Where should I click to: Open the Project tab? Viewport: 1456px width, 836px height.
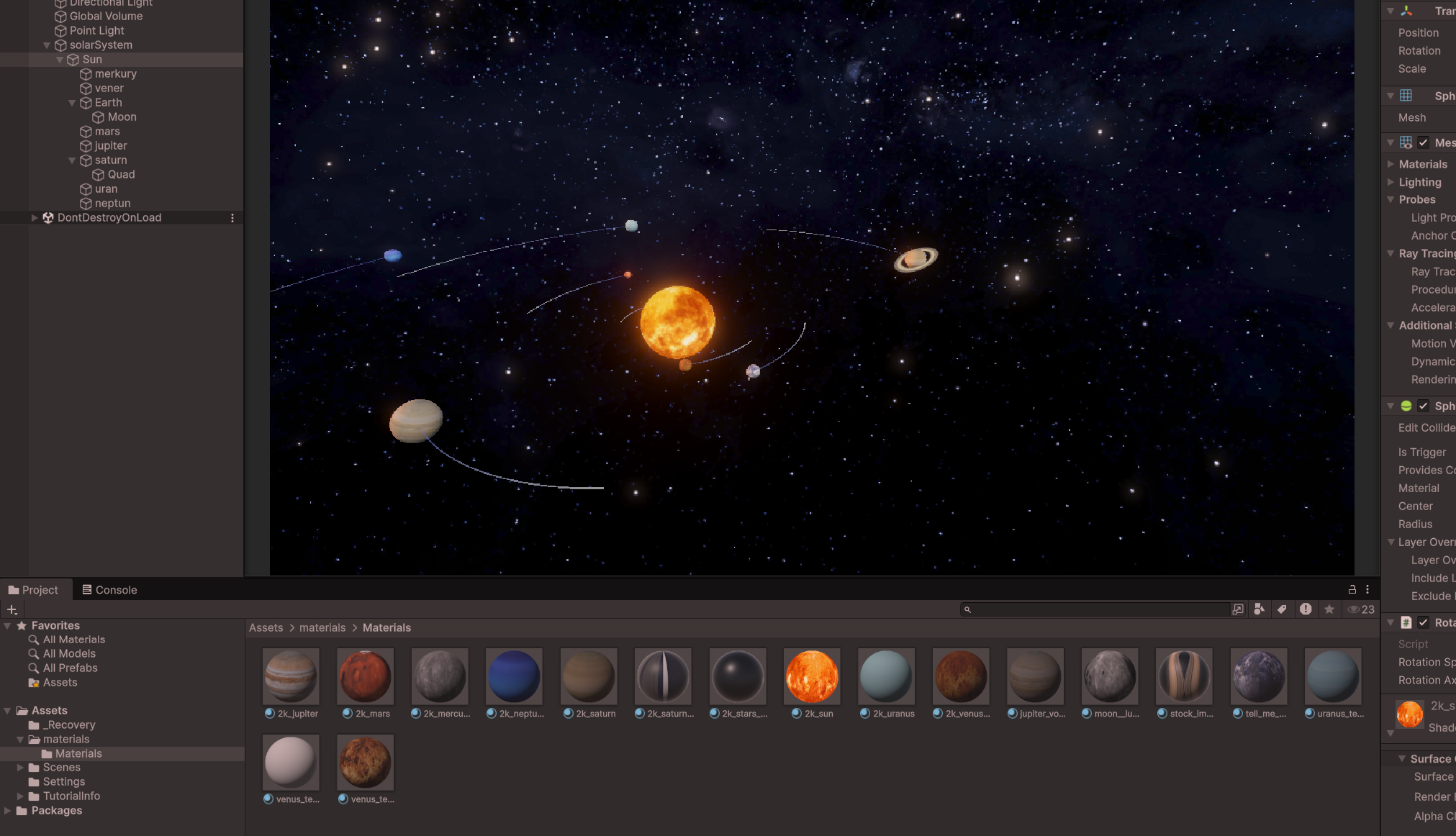pyautogui.click(x=33, y=590)
